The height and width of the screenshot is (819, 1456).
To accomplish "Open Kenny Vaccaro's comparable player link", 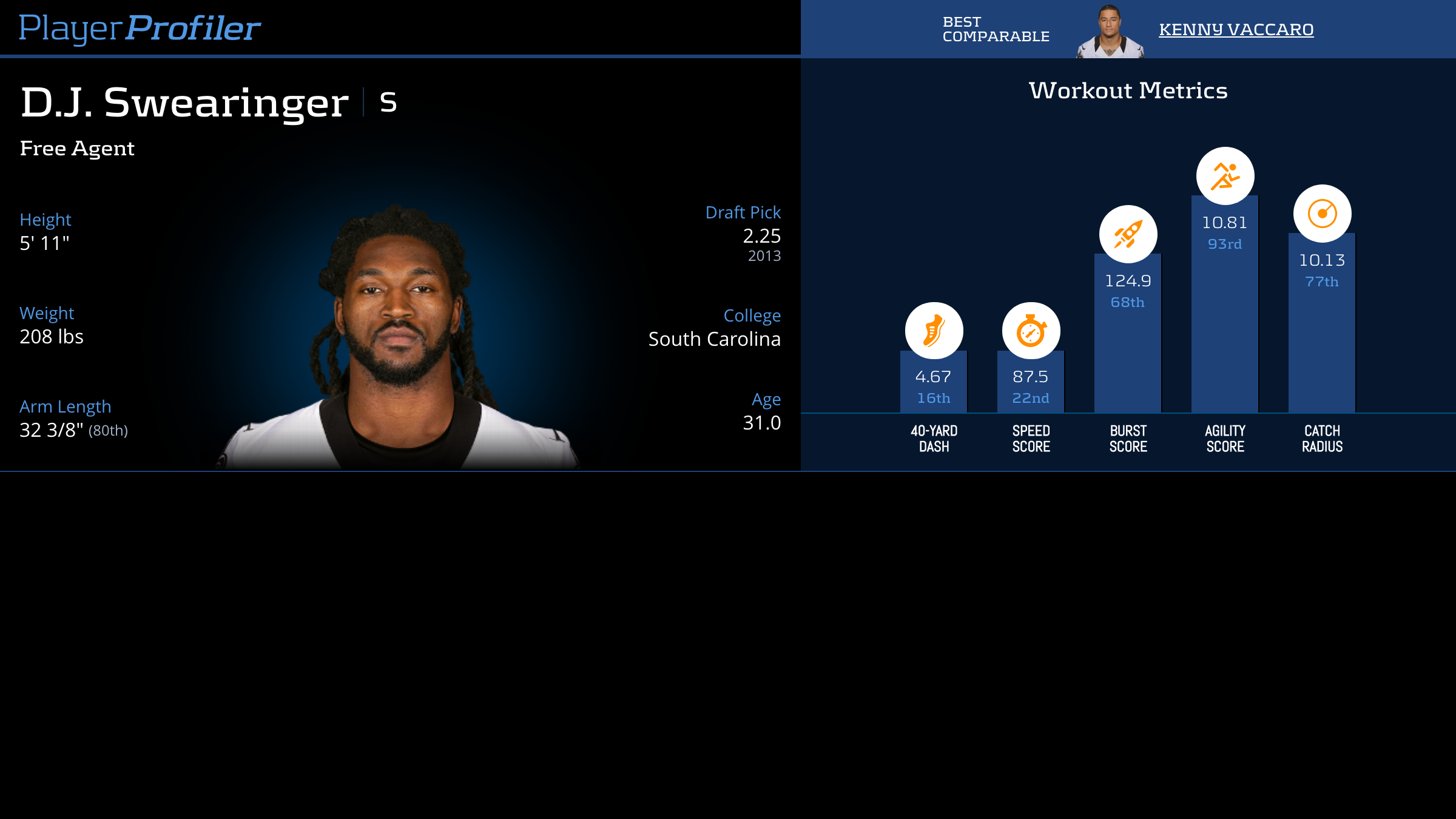I will 1236,29.
